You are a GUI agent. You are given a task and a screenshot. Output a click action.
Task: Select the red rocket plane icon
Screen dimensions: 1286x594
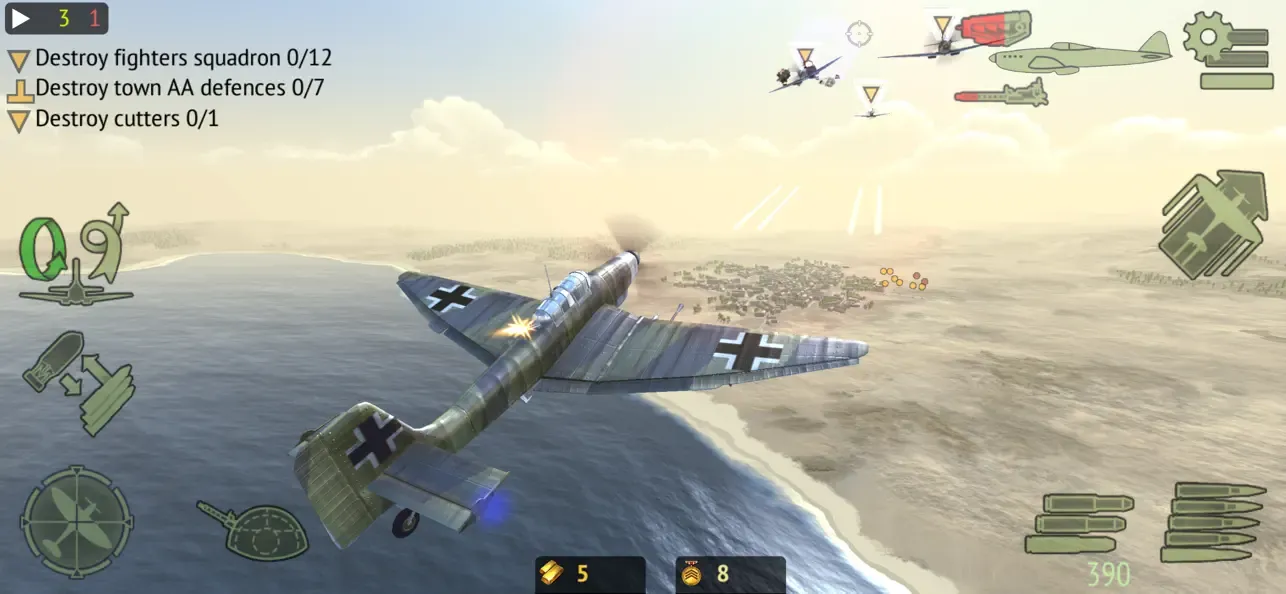point(1000,94)
